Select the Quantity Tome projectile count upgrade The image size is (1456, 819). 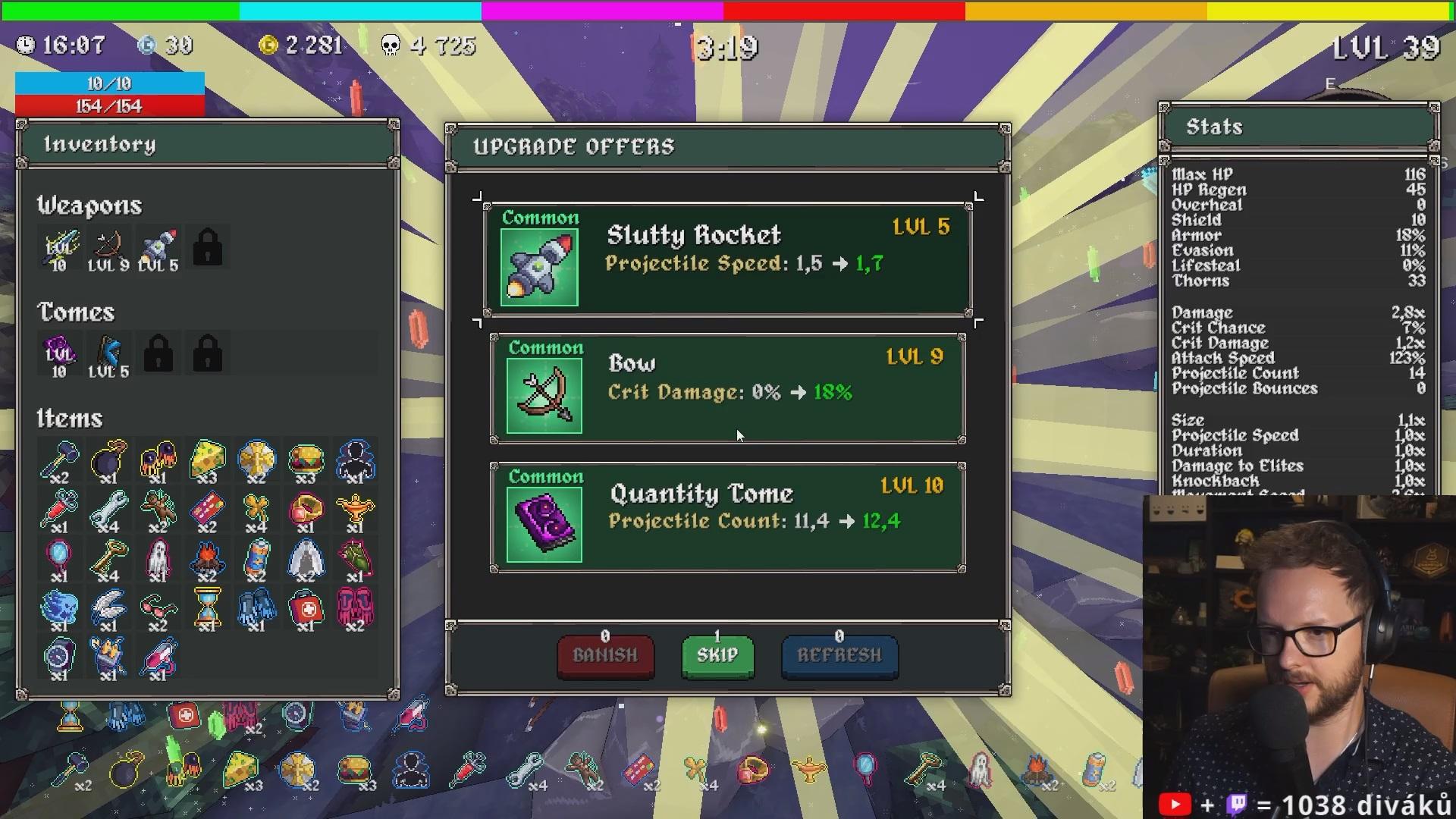point(727,518)
